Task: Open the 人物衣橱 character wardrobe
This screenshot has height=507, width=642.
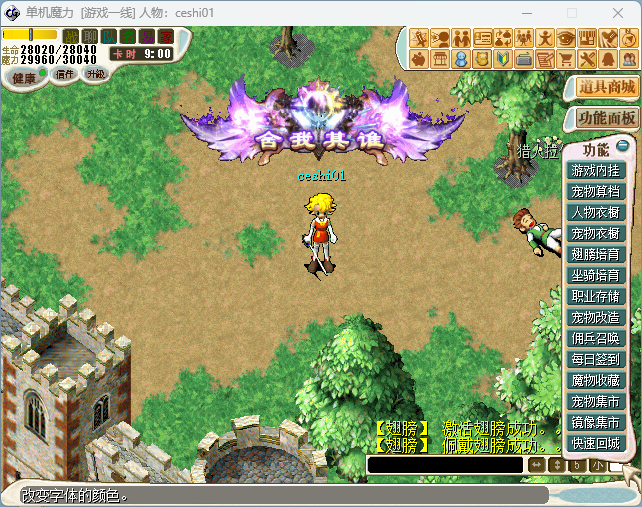Action: 596,212
